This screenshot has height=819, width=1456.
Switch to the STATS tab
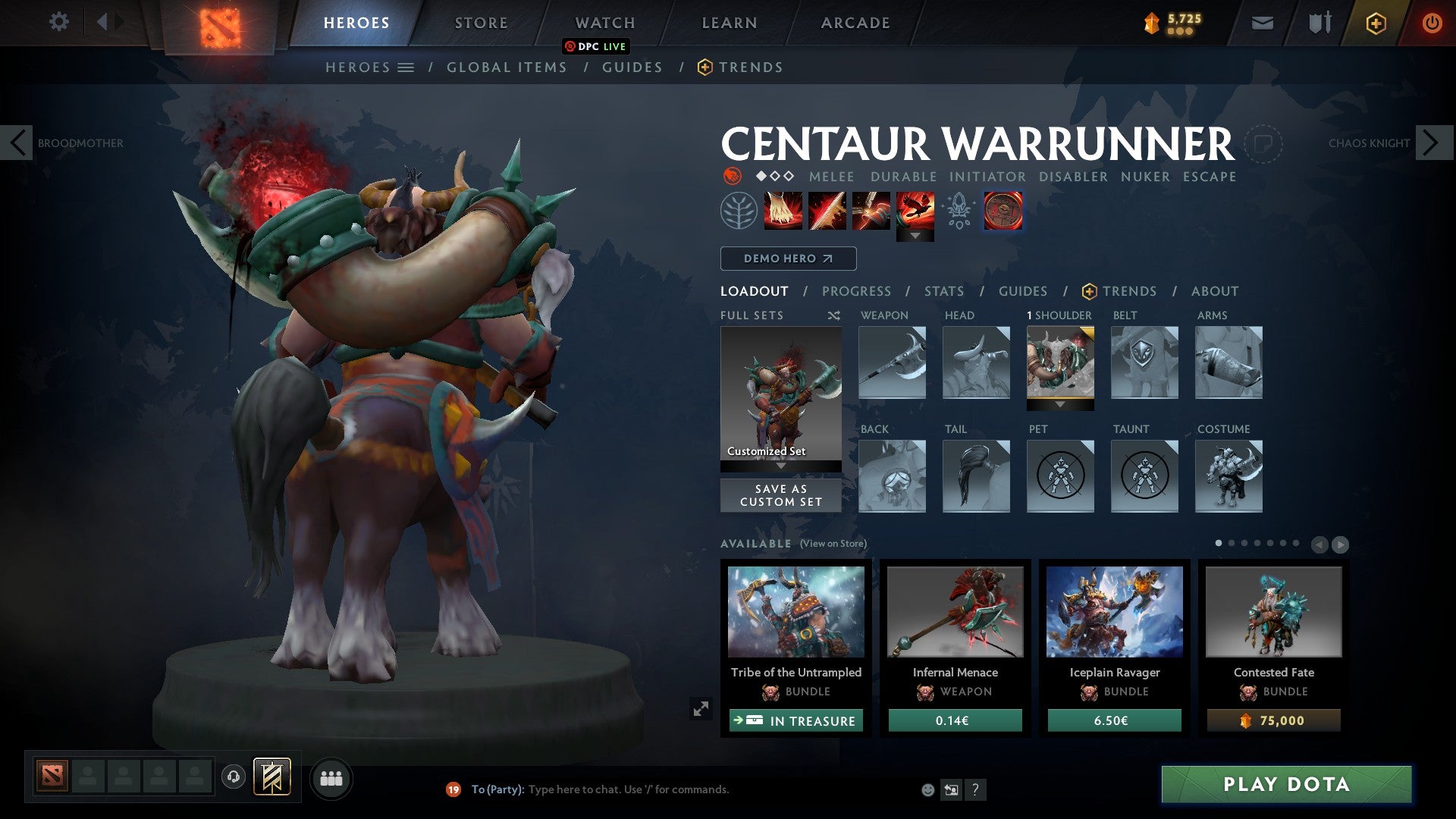click(943, 291)
